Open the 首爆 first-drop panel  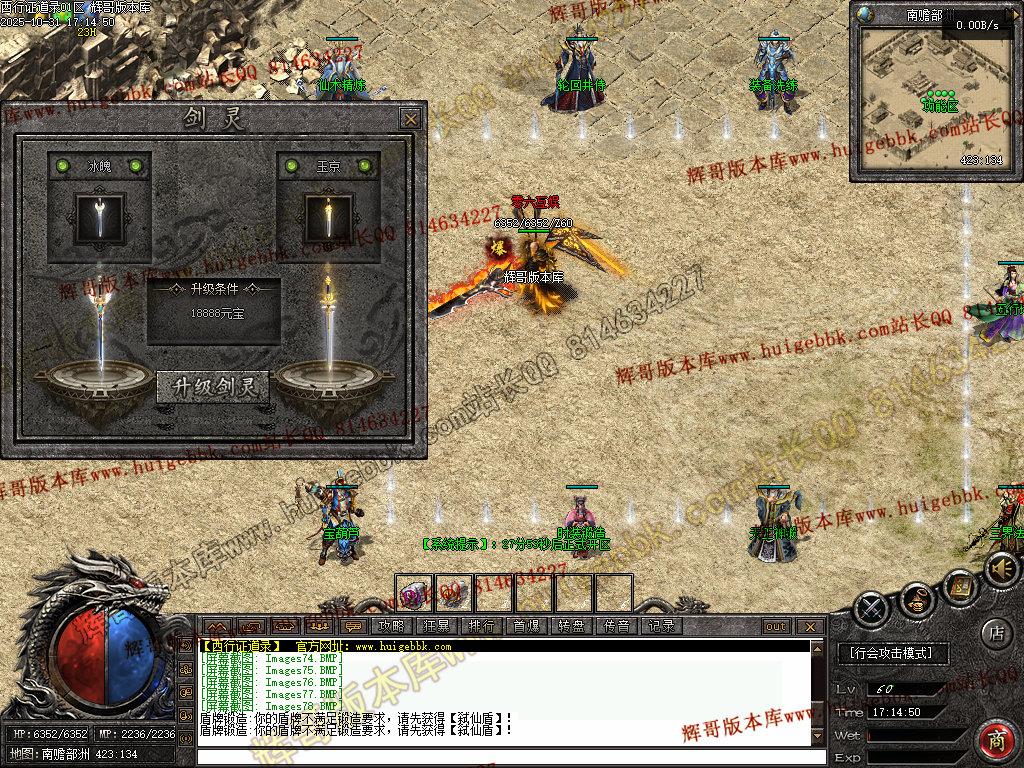526,626
